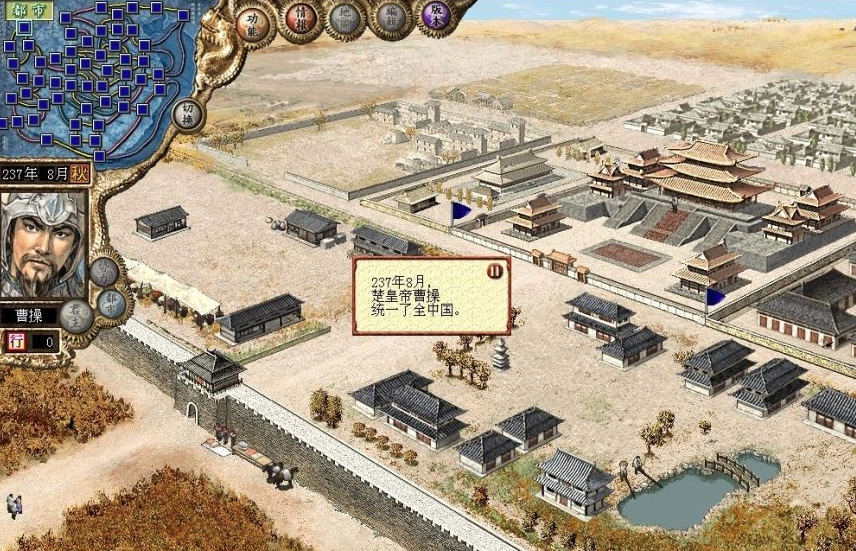Toggle the 切換 (Switch) map button
The image size is (856, 551).
[x=188, y=114]
